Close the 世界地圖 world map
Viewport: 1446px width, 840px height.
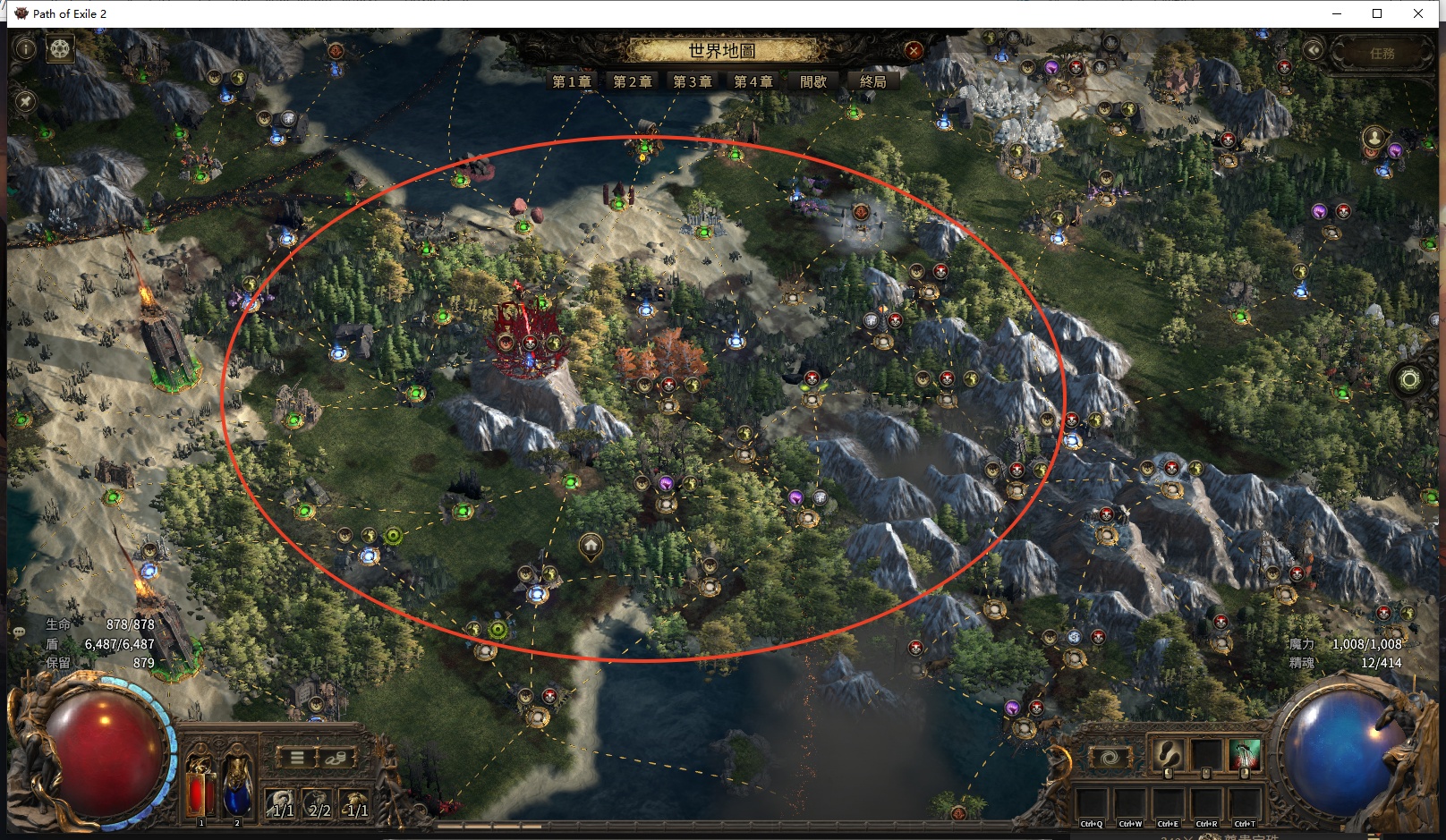pyautogui.click(x=914, y=50)
